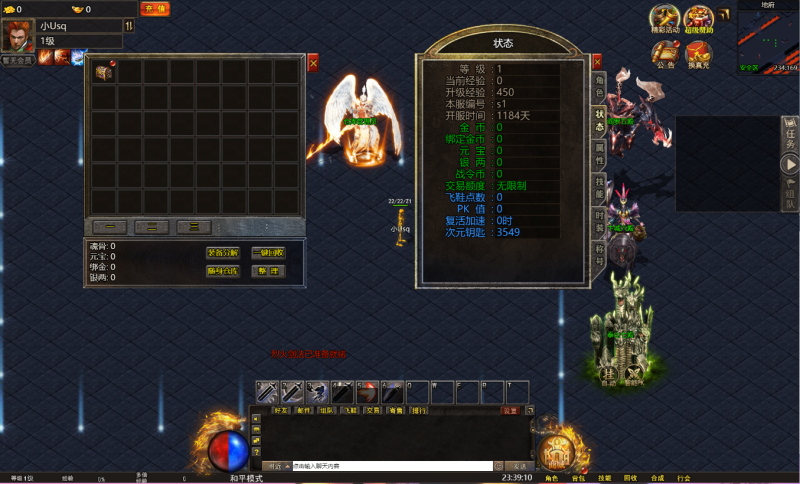
Task: Open the 精彩活动 events icon
Action: pyautogui.click(x=665, y=19)
